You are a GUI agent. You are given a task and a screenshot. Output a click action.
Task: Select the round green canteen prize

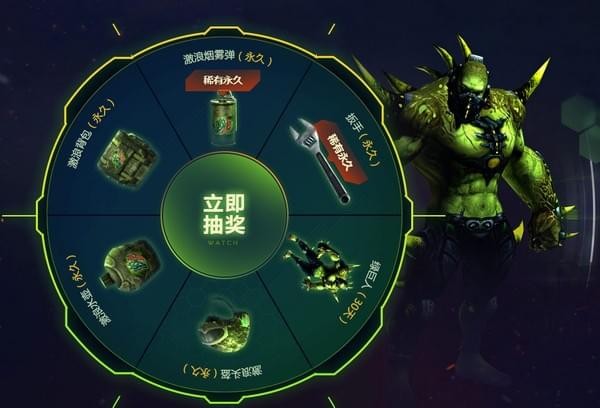(x=130, y=264)
